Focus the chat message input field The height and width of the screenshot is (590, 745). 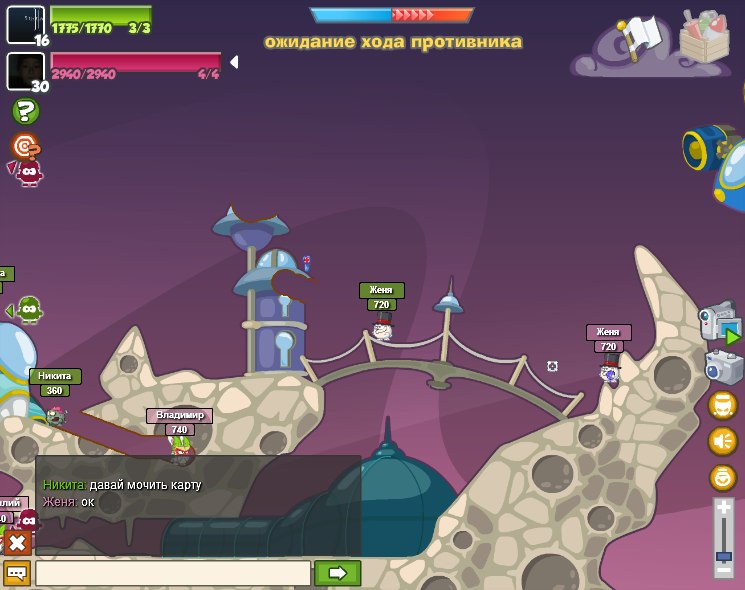[173, 573]
